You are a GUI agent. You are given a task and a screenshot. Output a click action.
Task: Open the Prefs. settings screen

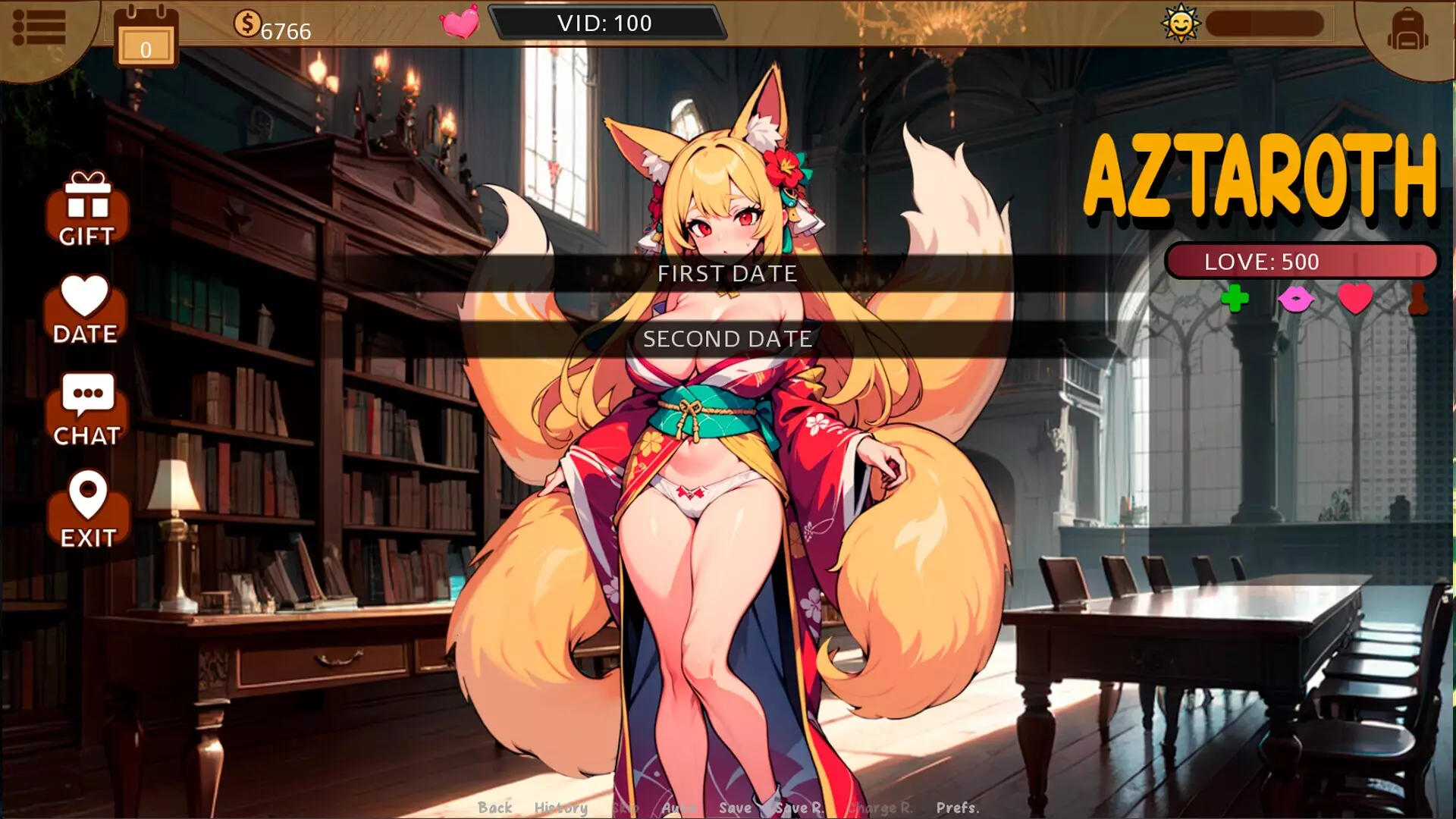[x=957, y=808]
